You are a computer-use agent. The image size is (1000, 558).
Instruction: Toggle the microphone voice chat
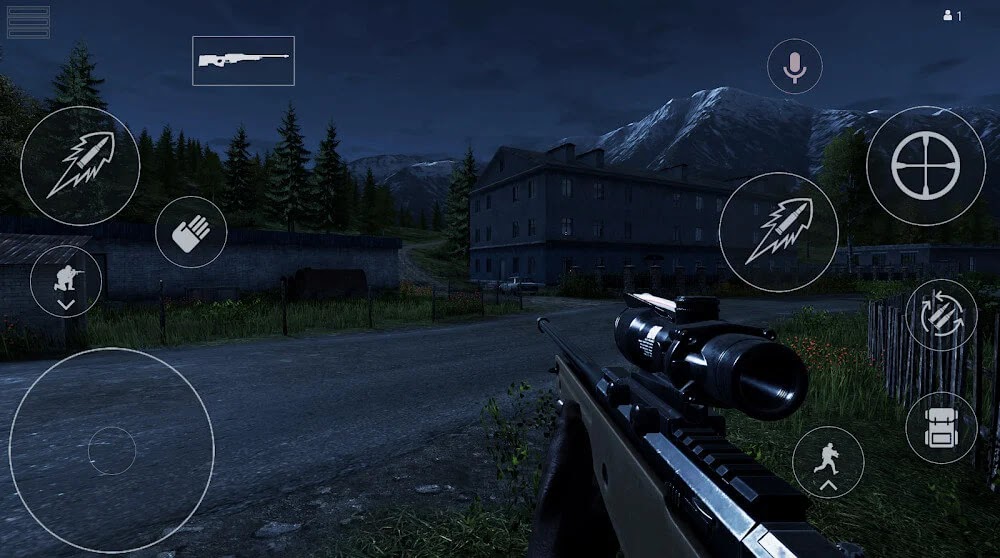795,67
